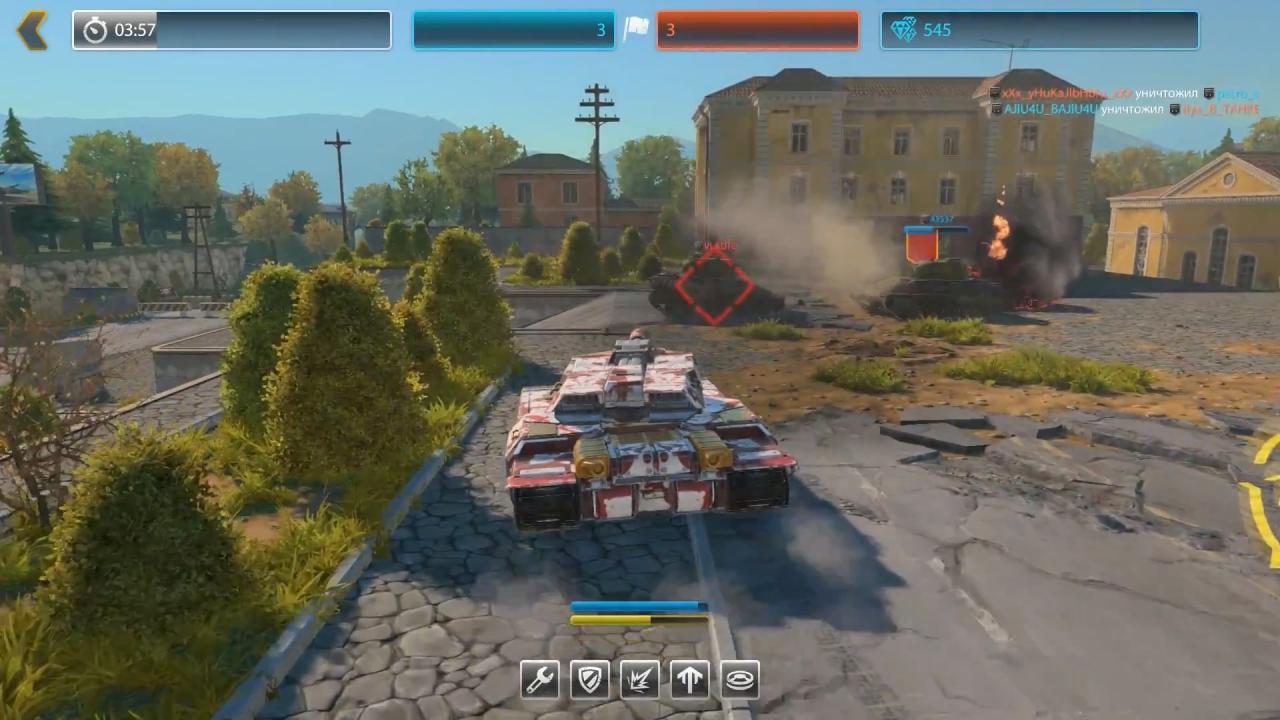Viewport: 1280px width, 720px height.
Task: Use the shield double armor supply
Action: (590, 680)
